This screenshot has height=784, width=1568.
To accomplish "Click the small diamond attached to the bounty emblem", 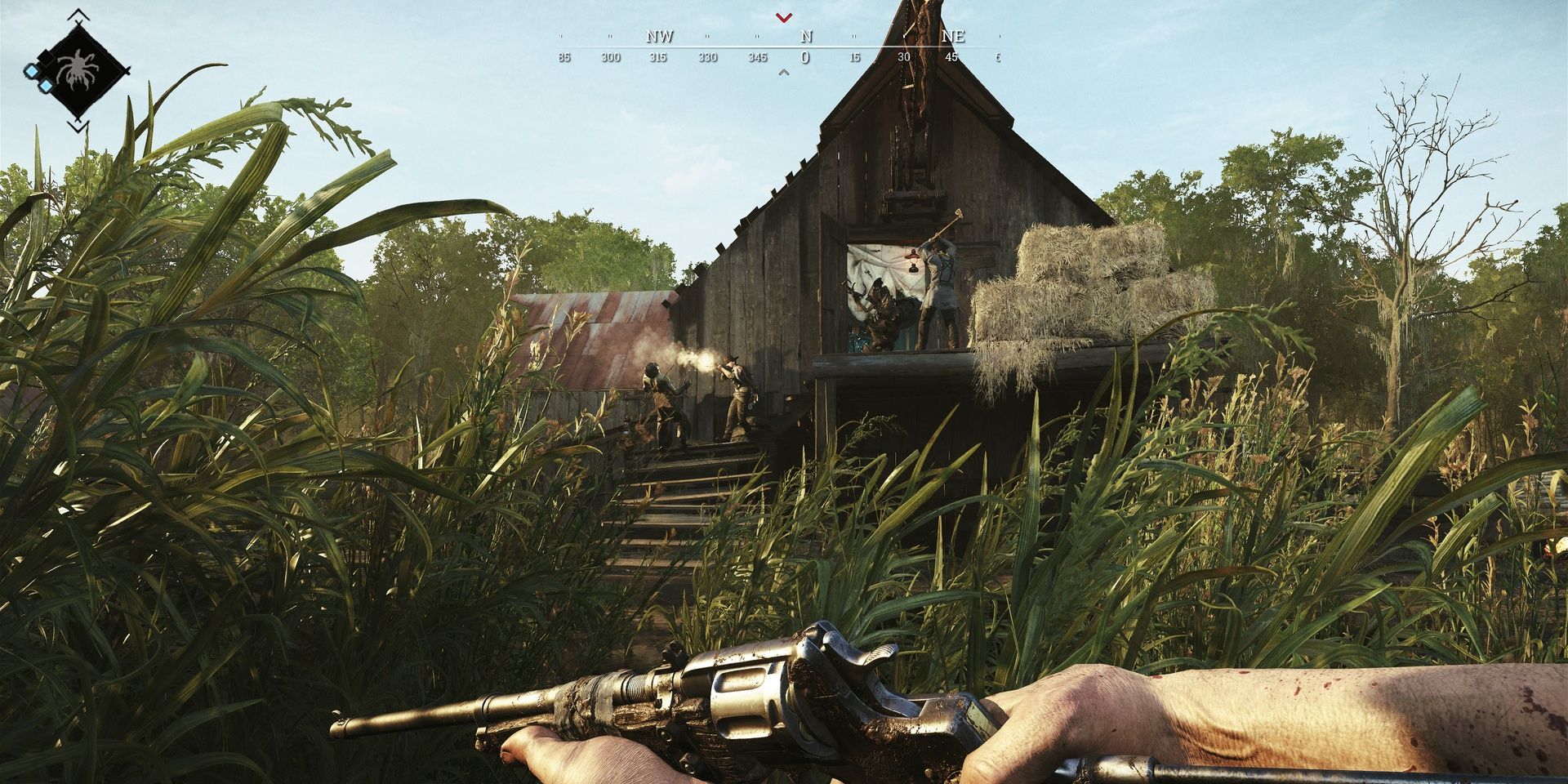I will (47, 60).
